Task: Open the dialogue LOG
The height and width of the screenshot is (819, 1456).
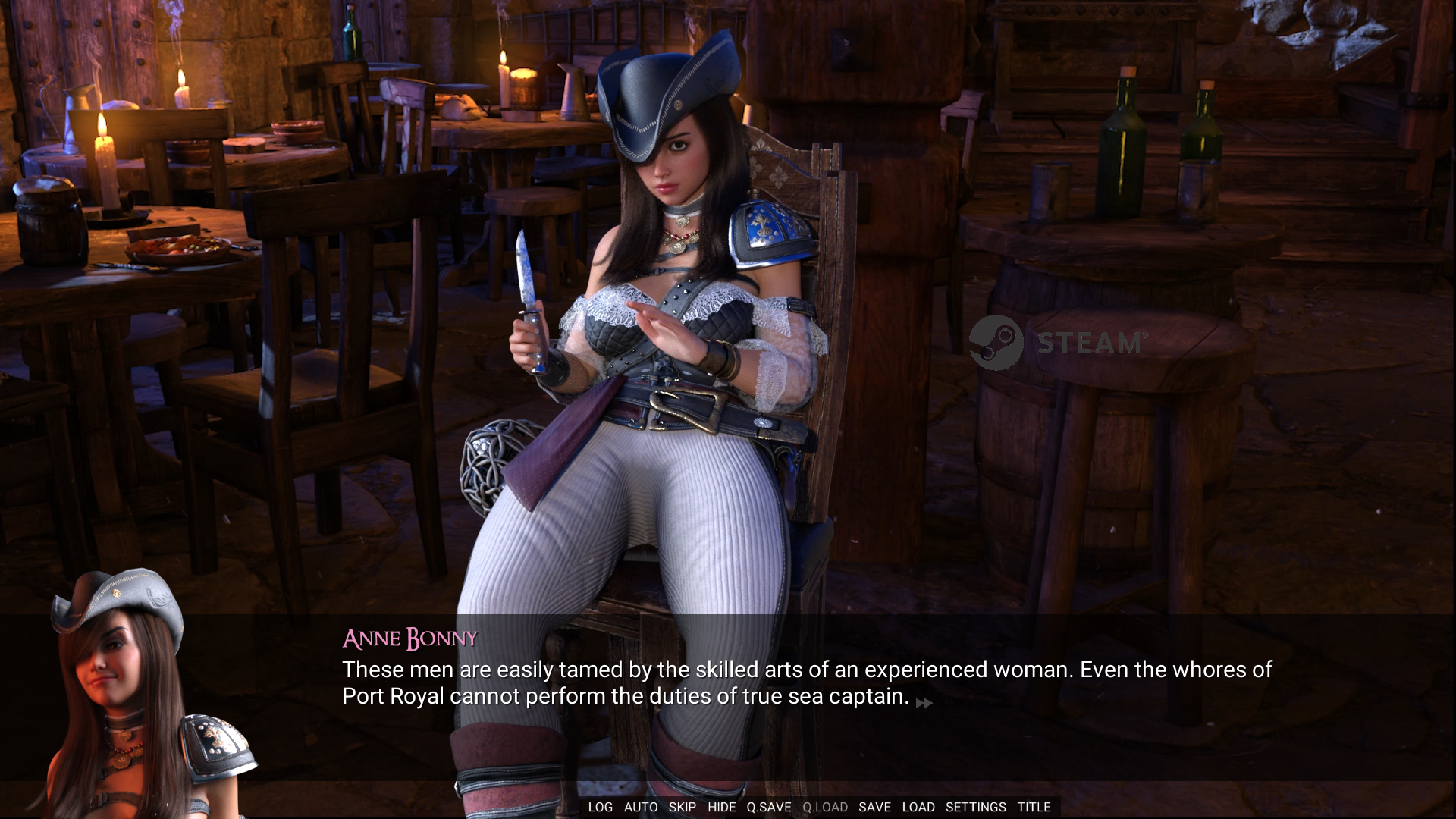Action: click(600, 807)
